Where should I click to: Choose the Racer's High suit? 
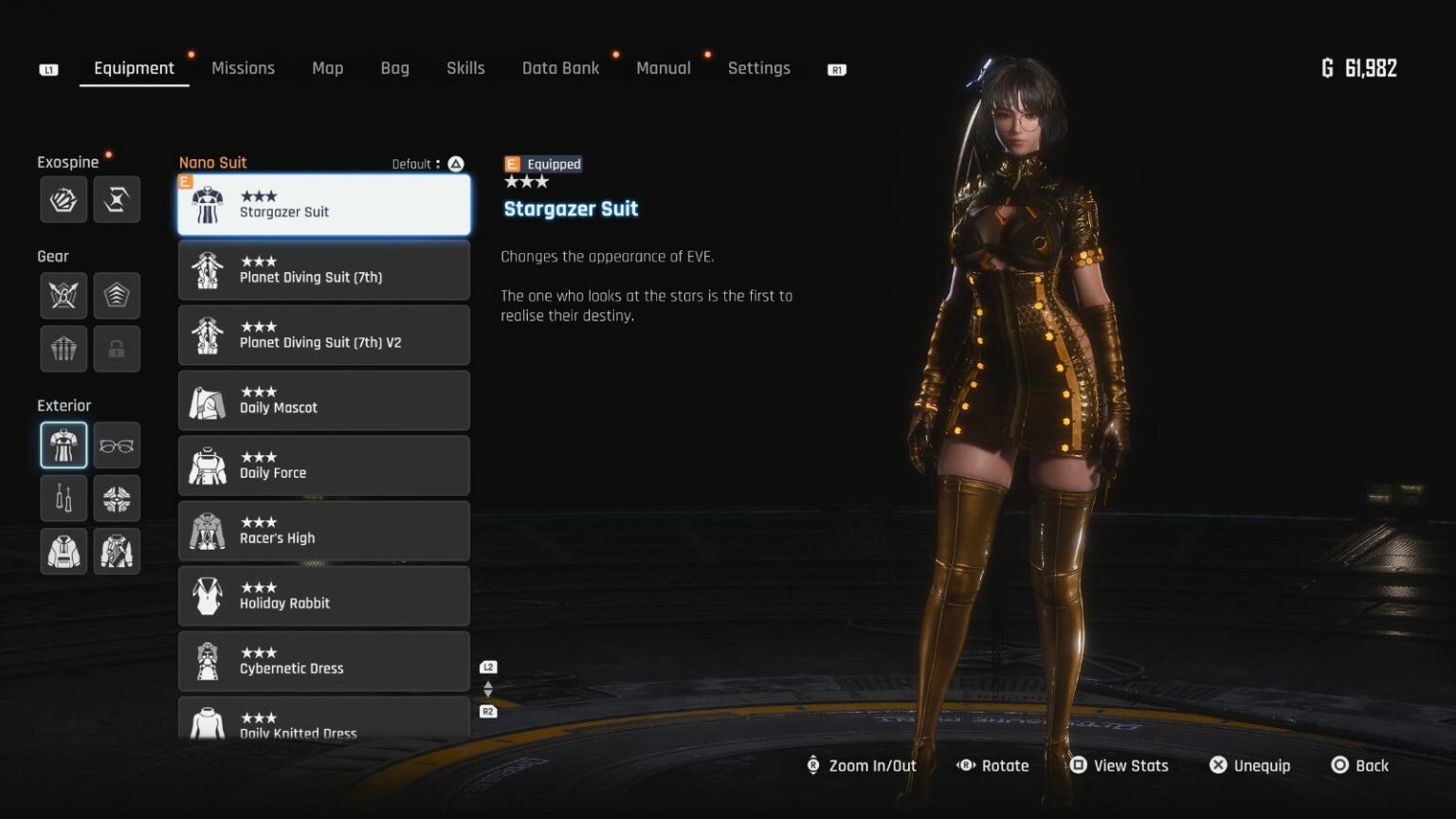(324, 532)
